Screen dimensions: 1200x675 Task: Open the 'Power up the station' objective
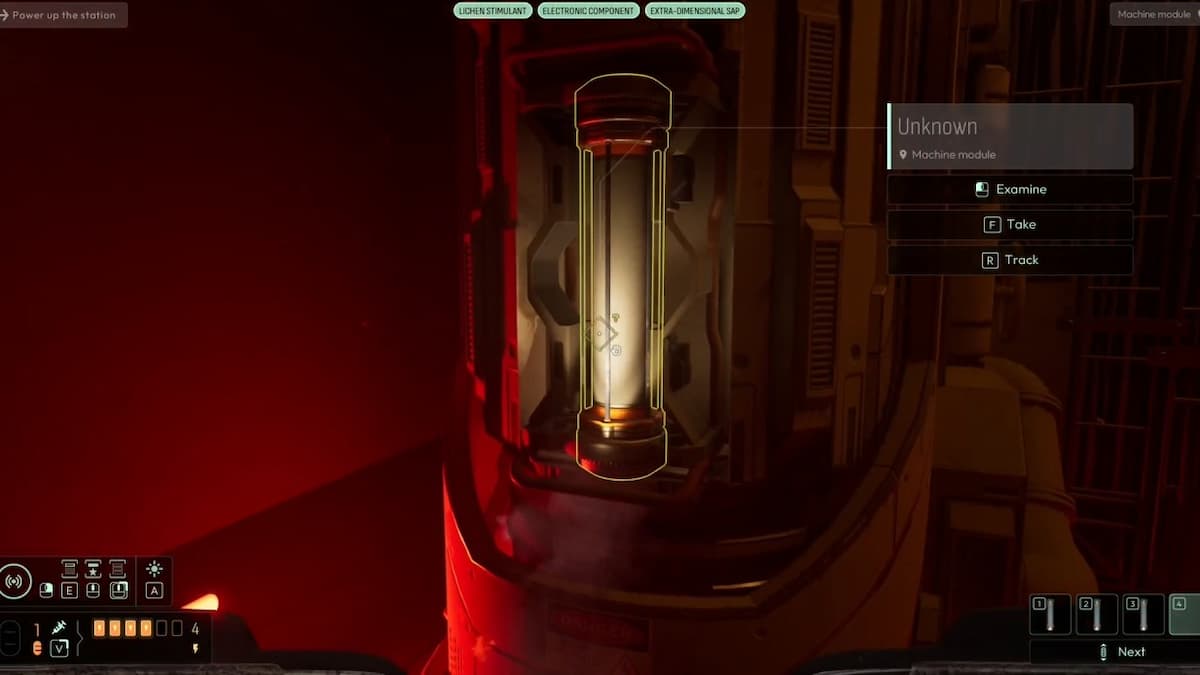63,15
